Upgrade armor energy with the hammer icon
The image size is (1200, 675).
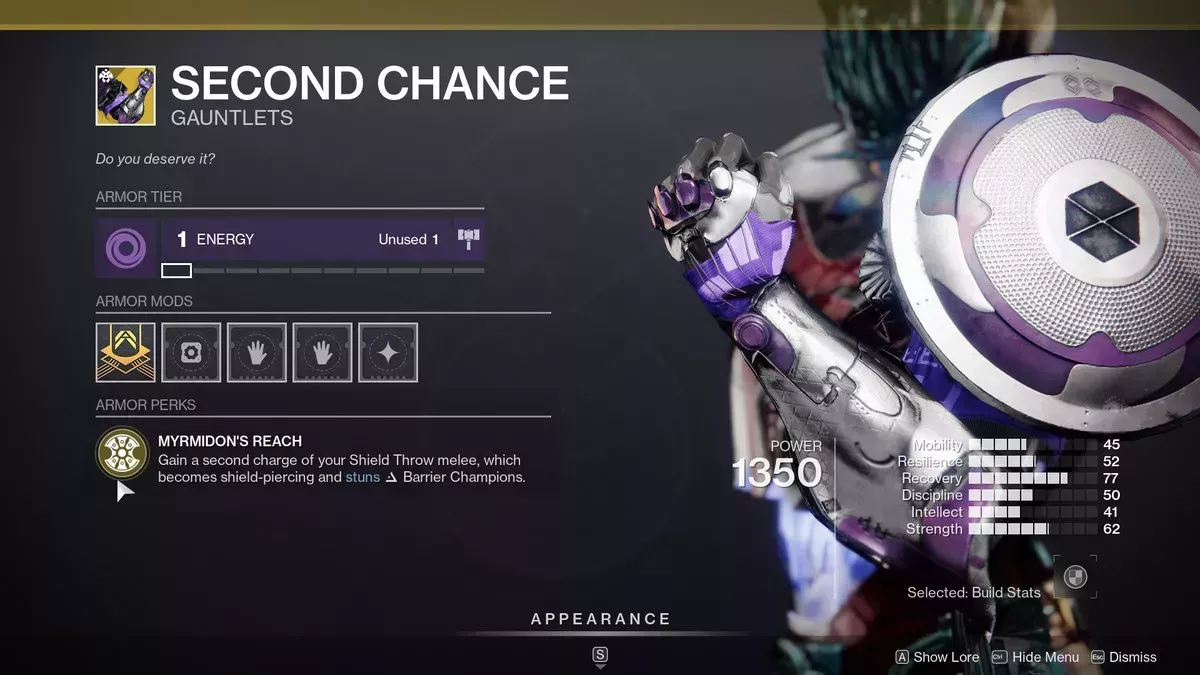pyautogui.click(x=468, y=240)
